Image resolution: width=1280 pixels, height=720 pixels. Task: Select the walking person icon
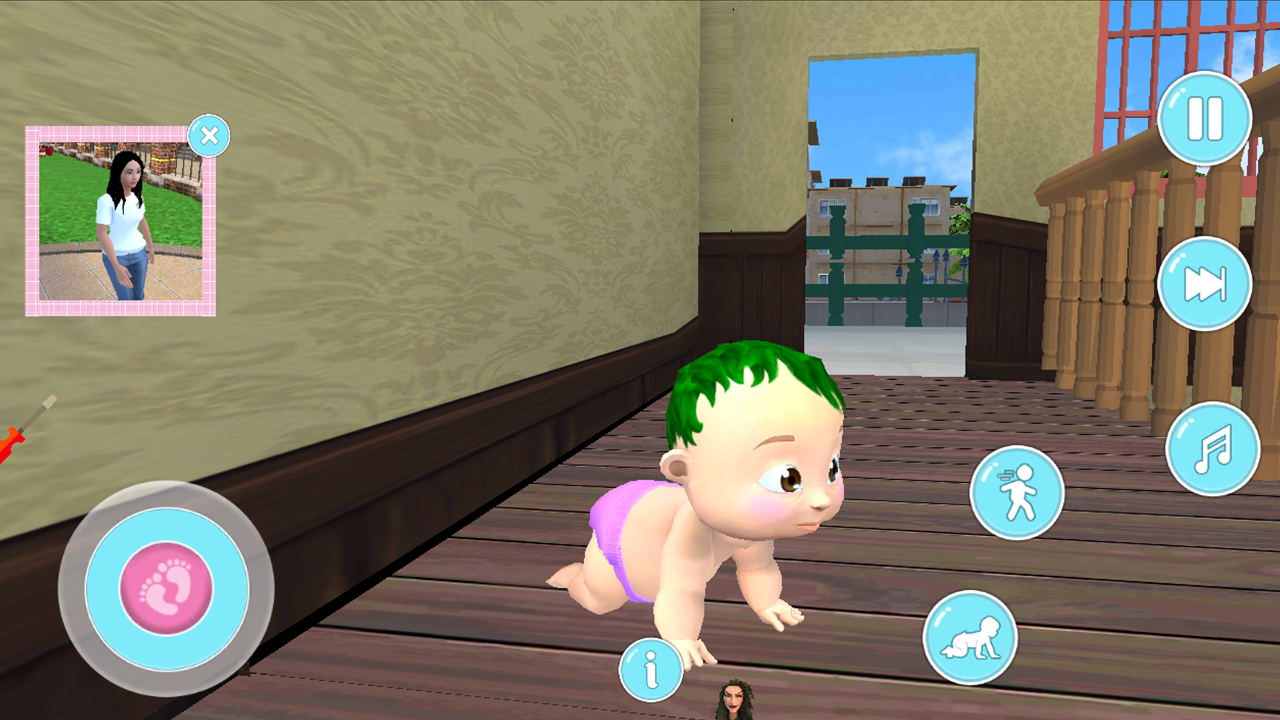point(1016,493)
